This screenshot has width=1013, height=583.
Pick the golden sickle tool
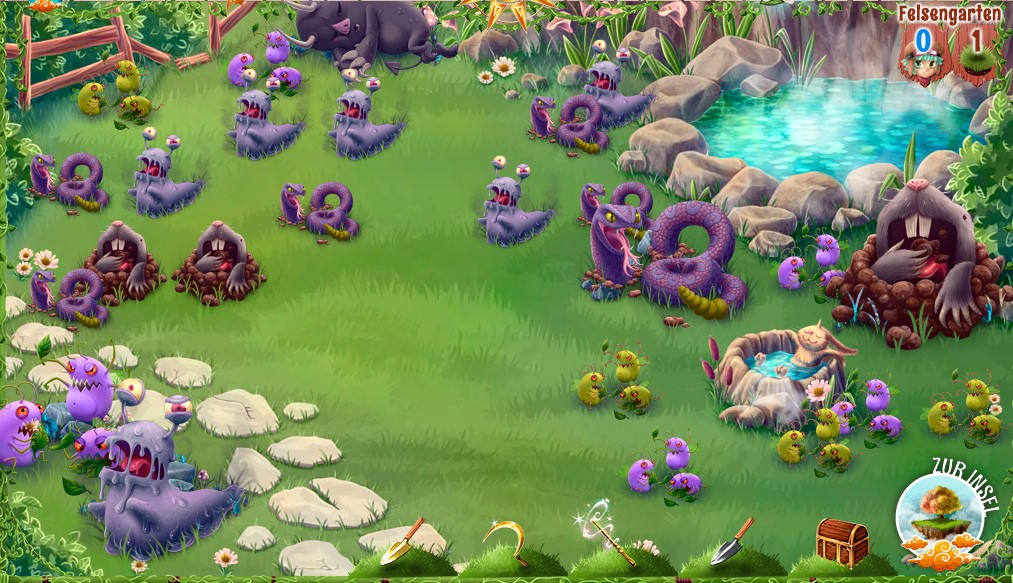point(506,541)
